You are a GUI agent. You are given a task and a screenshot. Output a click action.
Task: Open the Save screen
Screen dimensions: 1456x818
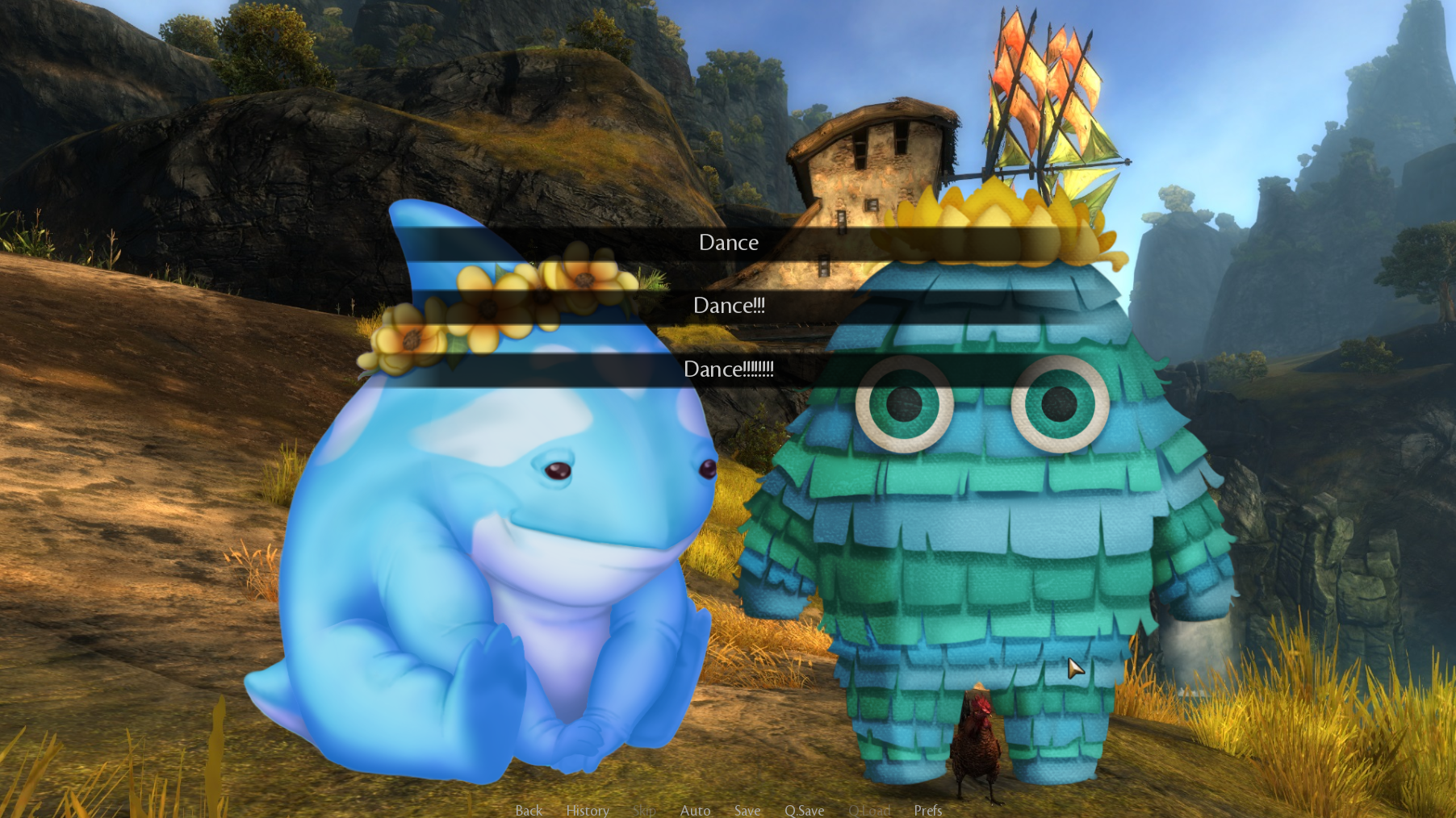[747, 810]
